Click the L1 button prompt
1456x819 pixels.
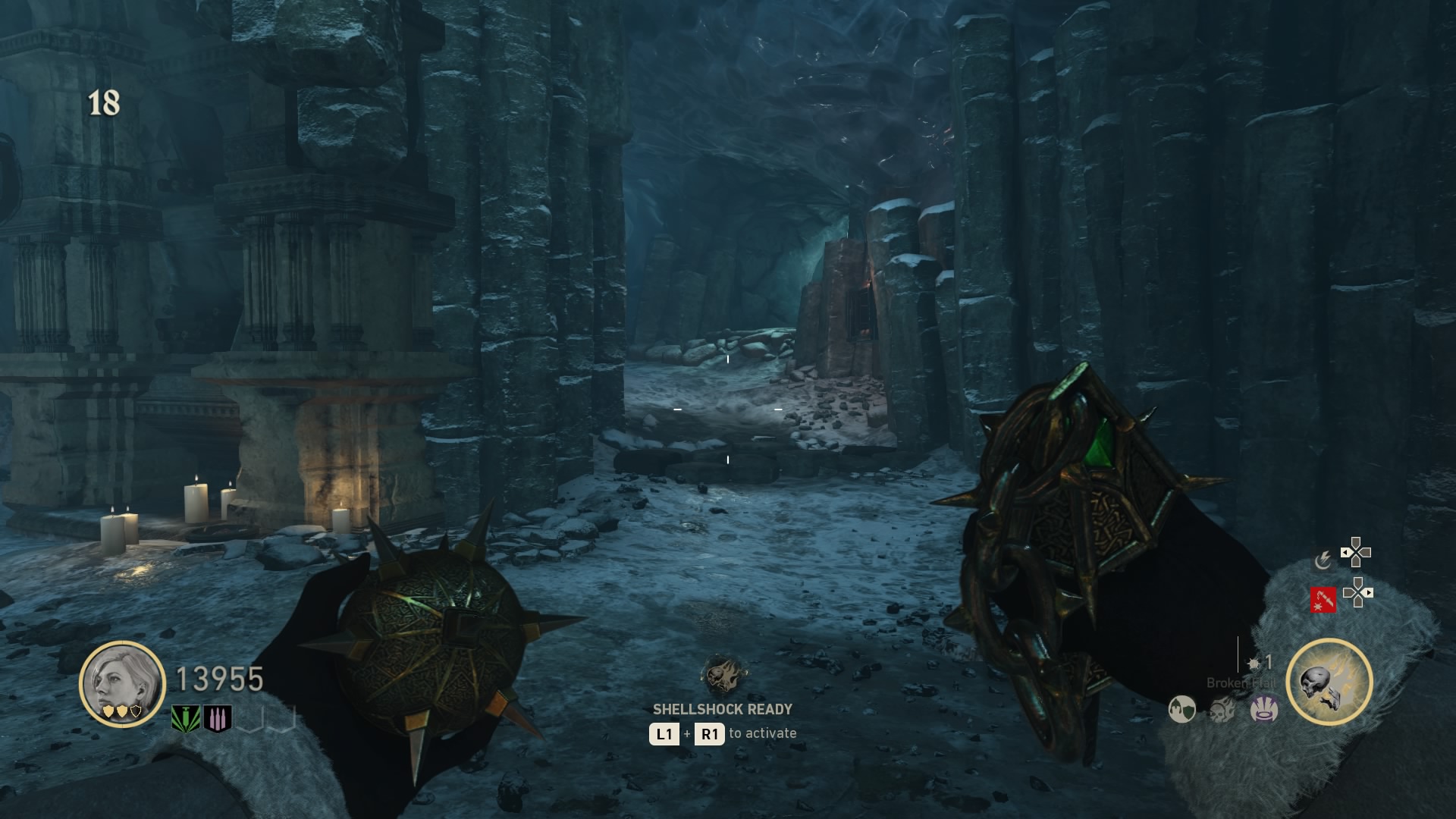pos(664,734)
